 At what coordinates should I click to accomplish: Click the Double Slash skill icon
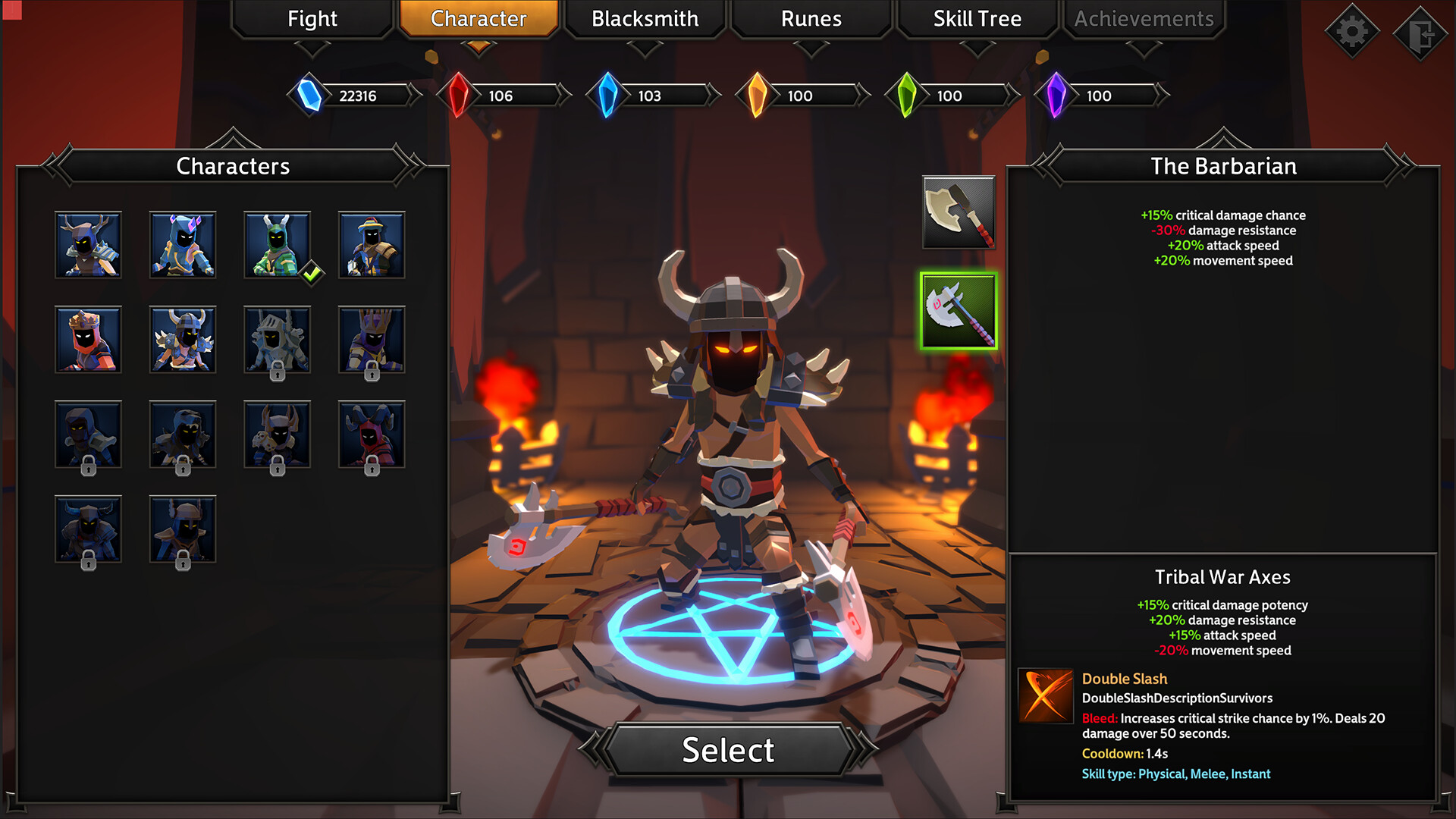[x=1045, y=695]
